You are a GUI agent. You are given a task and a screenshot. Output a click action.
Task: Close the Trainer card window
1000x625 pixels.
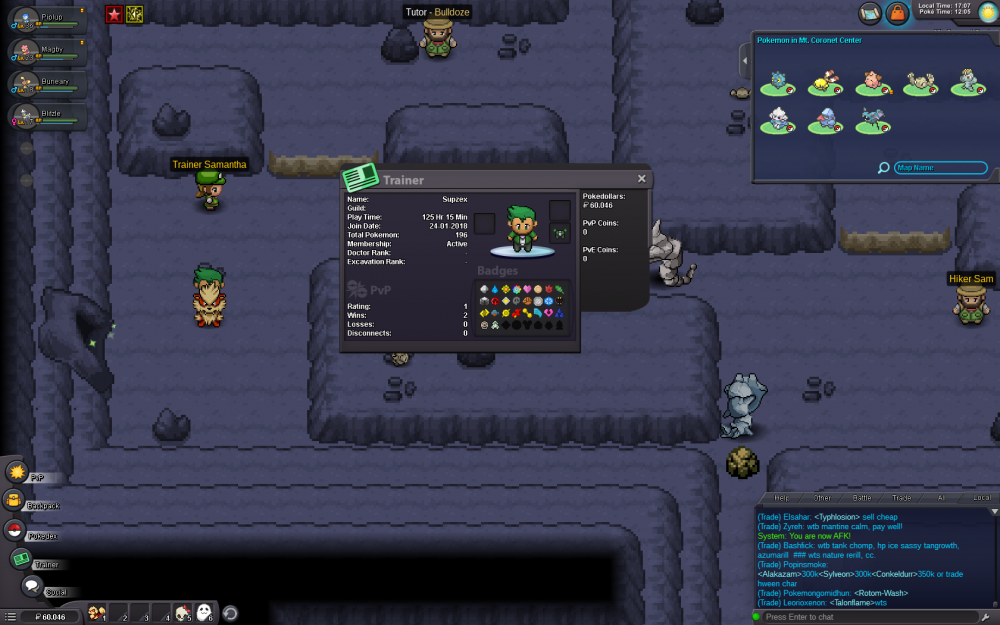[x=642, y=179]
